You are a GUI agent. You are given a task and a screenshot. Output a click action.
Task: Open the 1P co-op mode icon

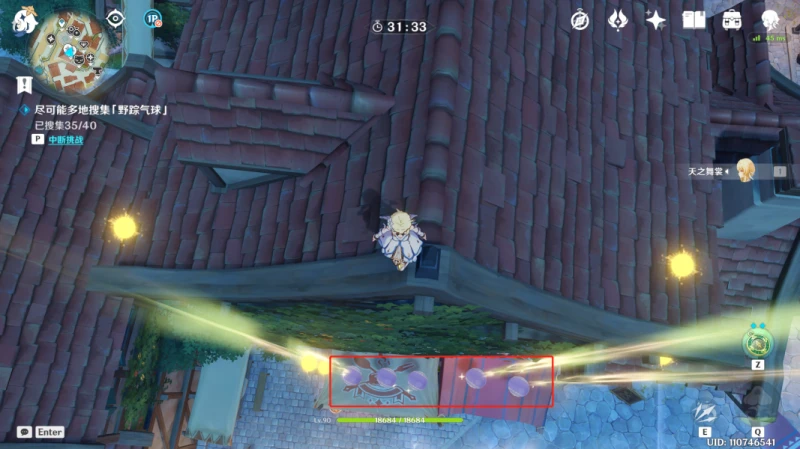click(152, 17)
